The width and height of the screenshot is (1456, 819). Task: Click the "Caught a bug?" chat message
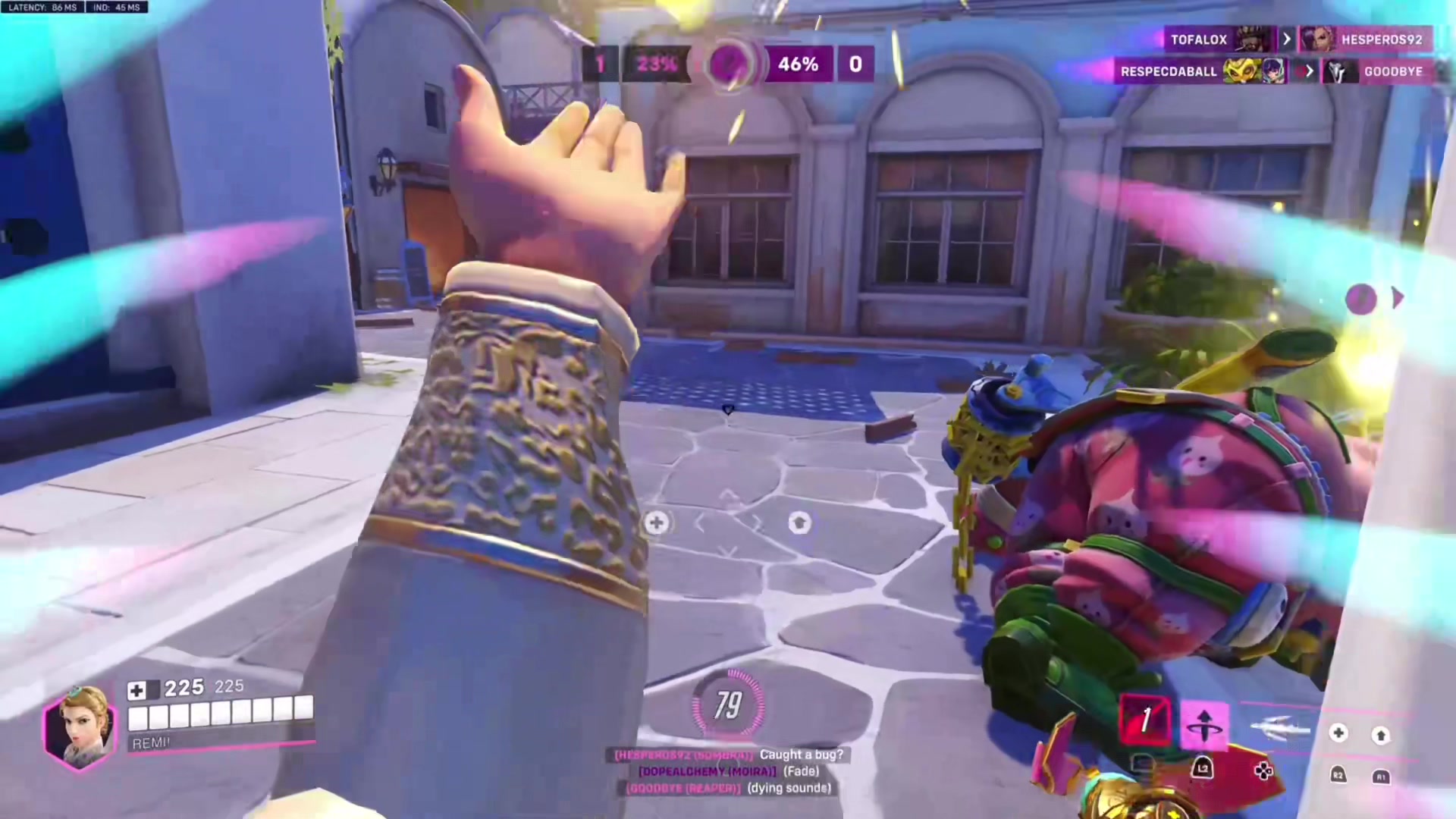[x=801, y=755]
